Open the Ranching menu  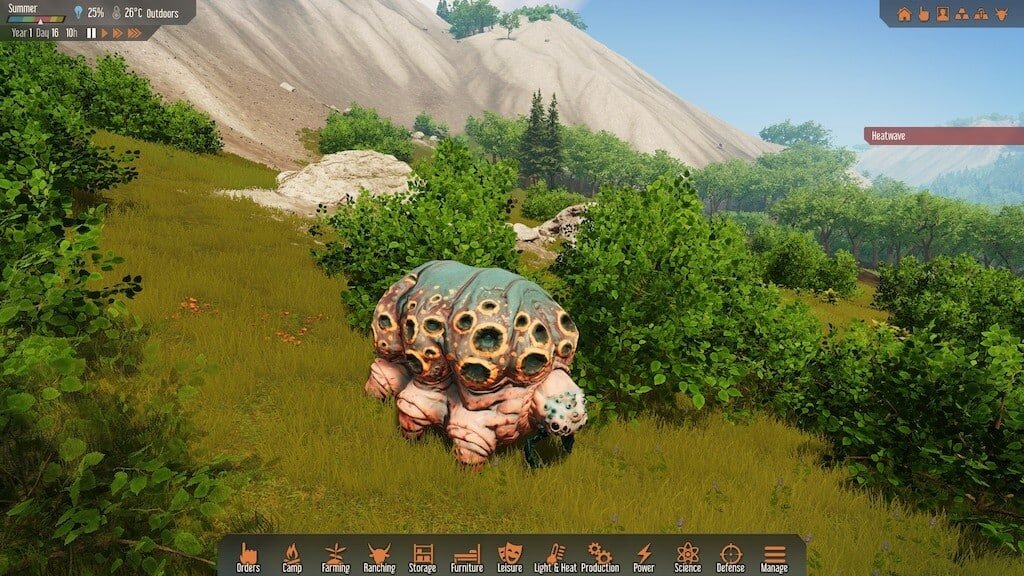tap(379, 557)
